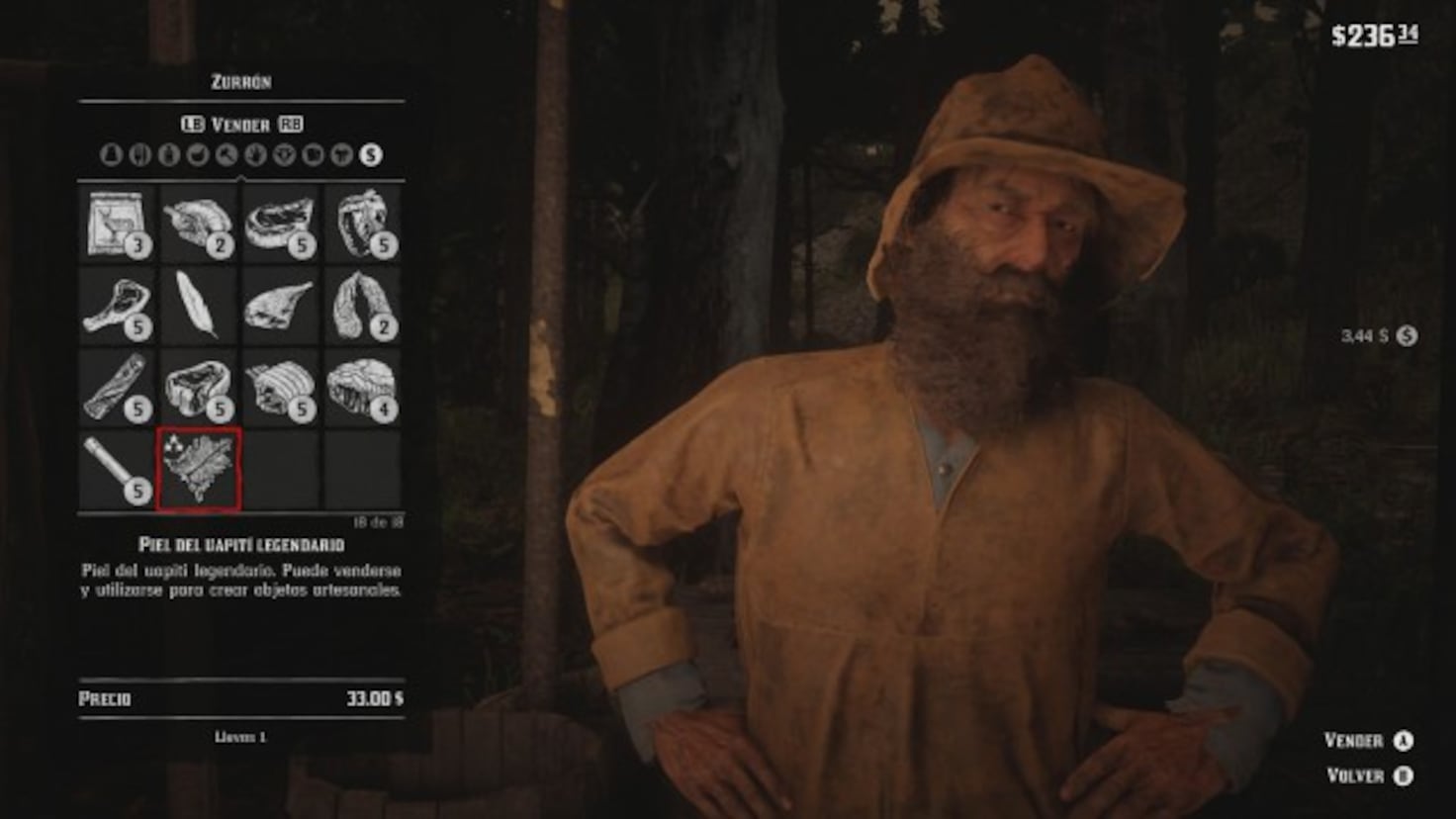Open the documents category filter icon

point(313,155)
